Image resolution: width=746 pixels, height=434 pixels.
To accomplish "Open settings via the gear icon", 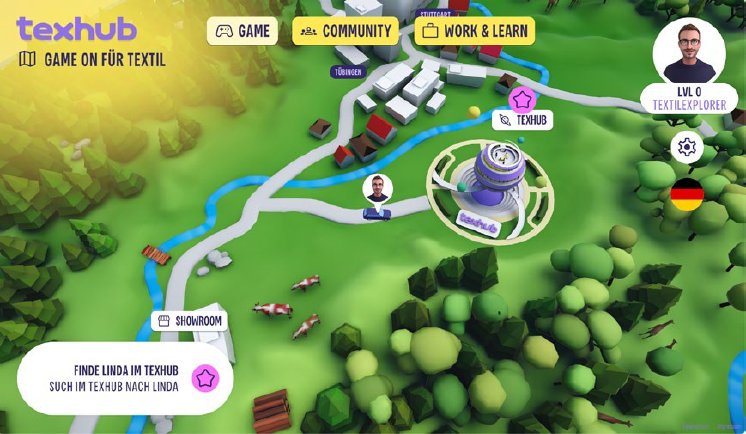I will 686,147.
